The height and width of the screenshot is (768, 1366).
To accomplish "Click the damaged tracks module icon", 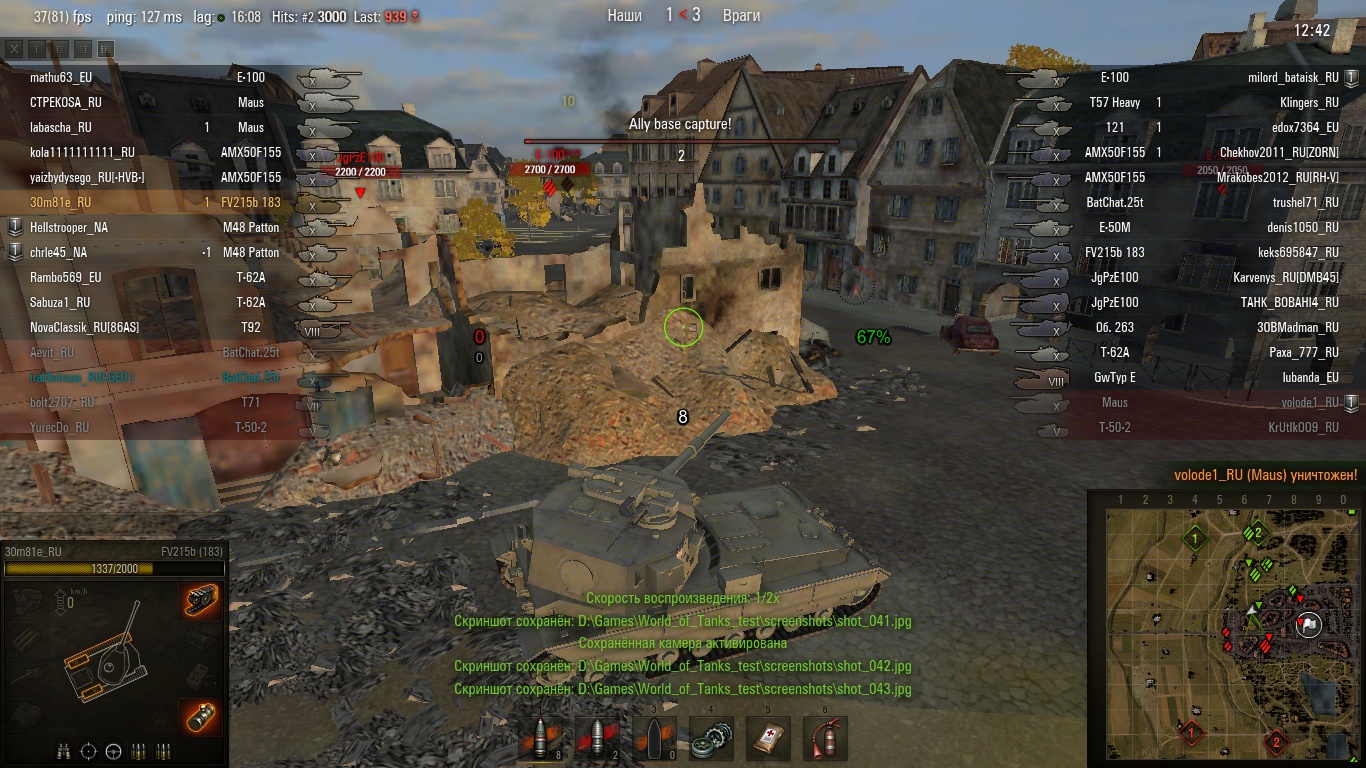I will click(200, 599).
